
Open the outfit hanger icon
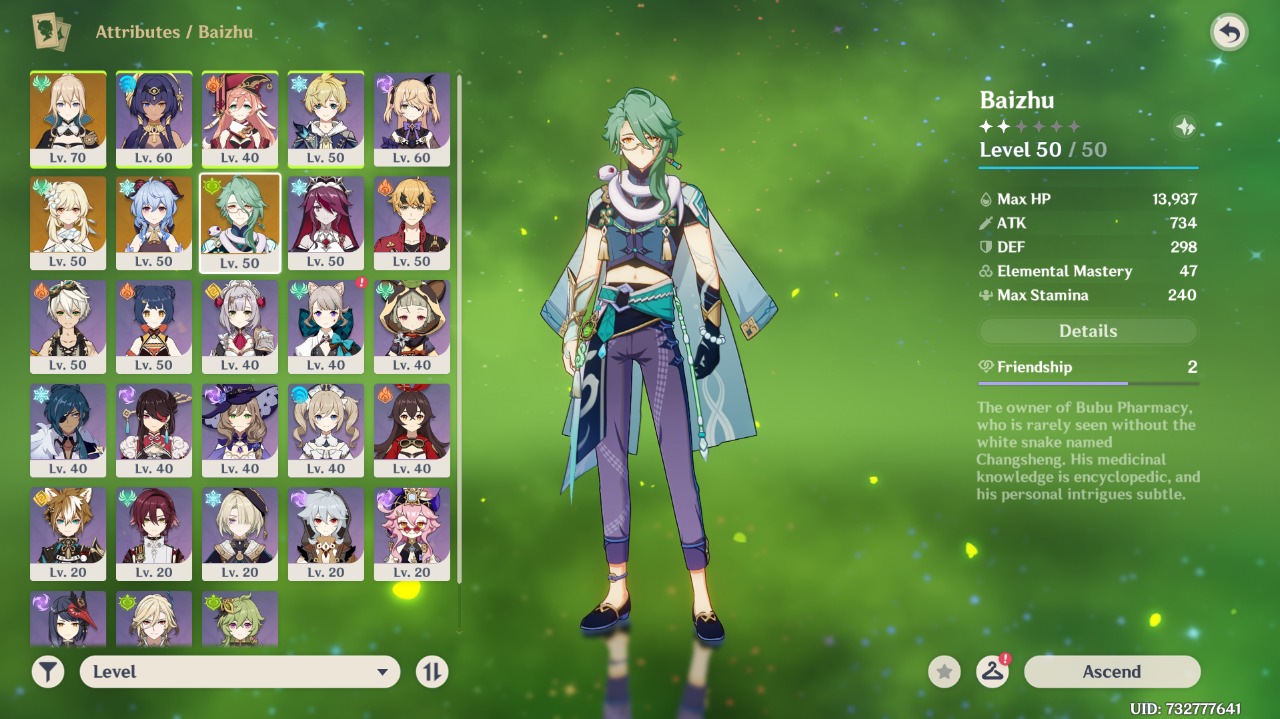point(992,672)
